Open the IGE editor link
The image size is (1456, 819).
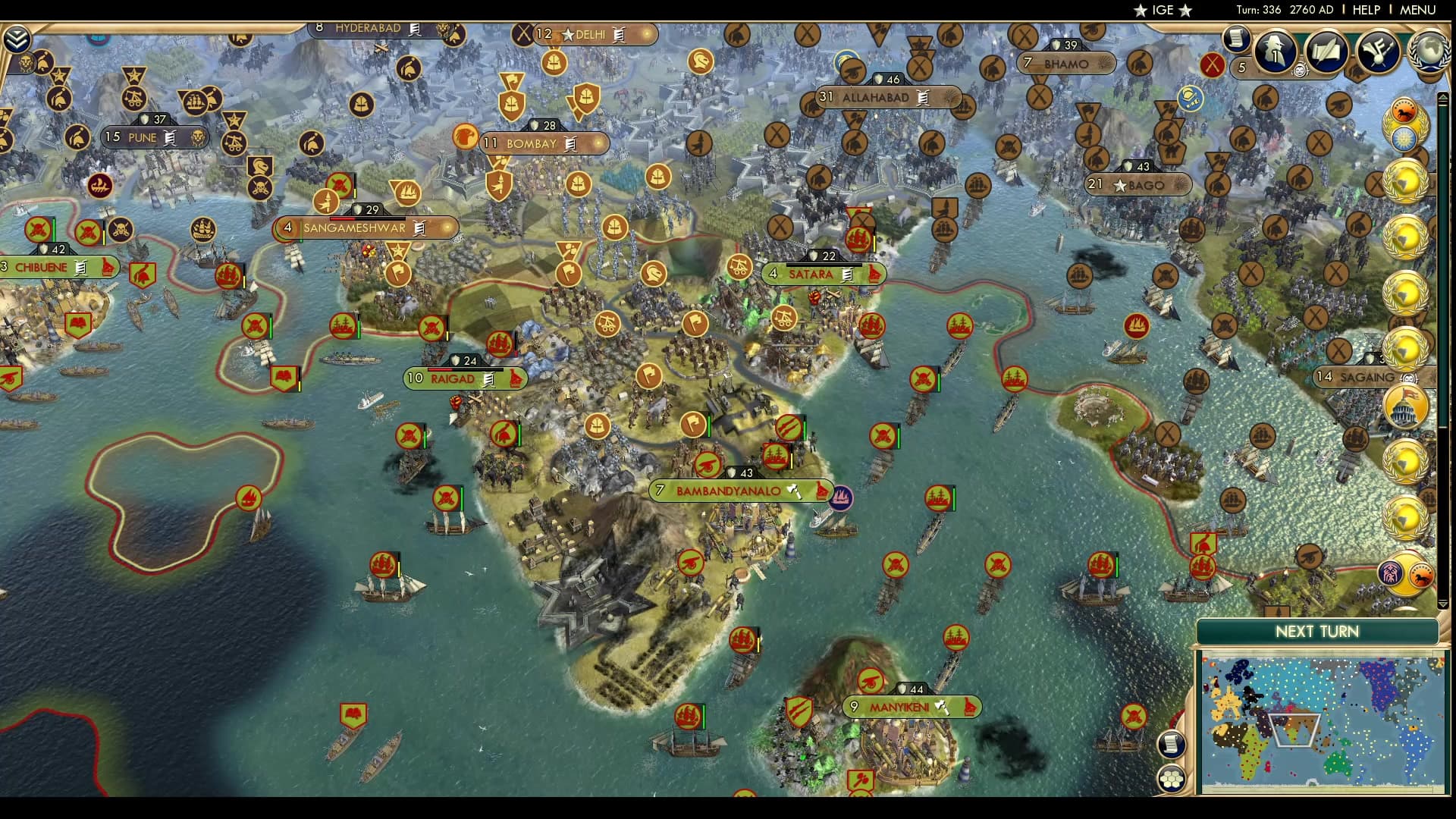pyautogui.click(x=1163, y=11)
